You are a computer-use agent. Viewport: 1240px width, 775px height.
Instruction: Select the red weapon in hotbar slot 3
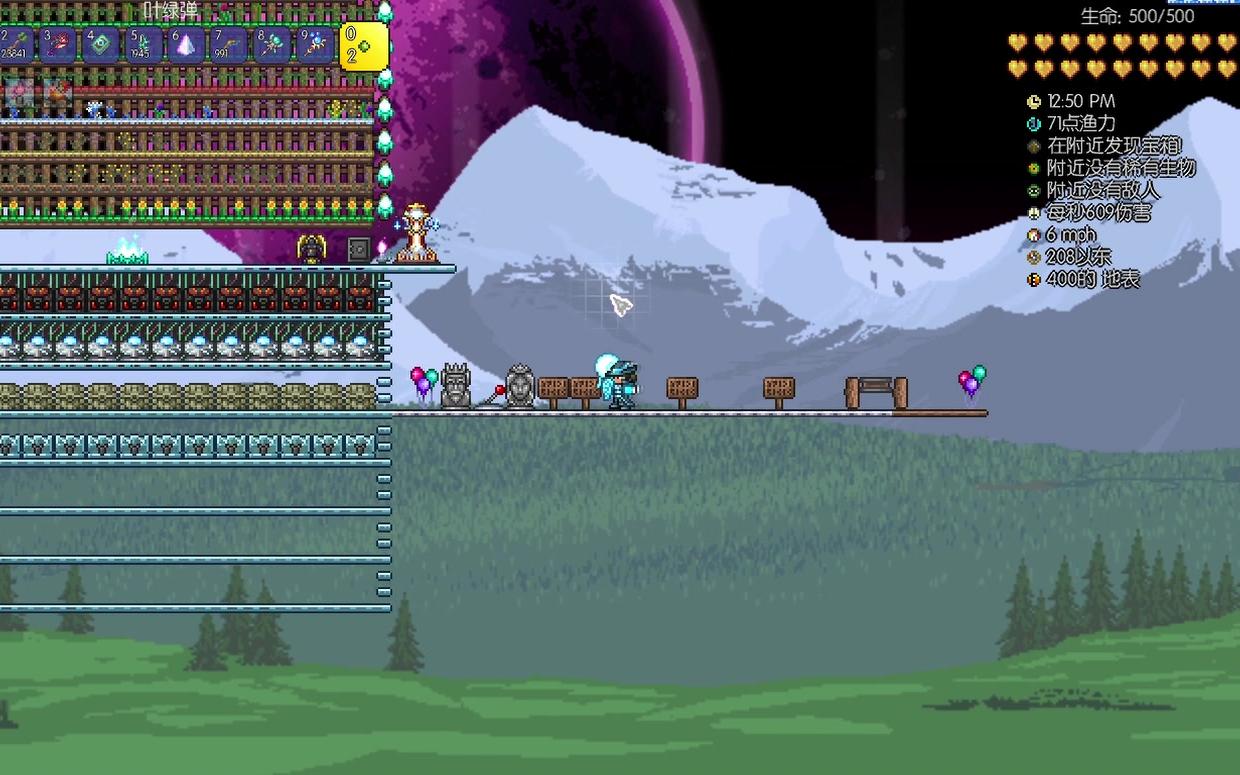(58, 45)
